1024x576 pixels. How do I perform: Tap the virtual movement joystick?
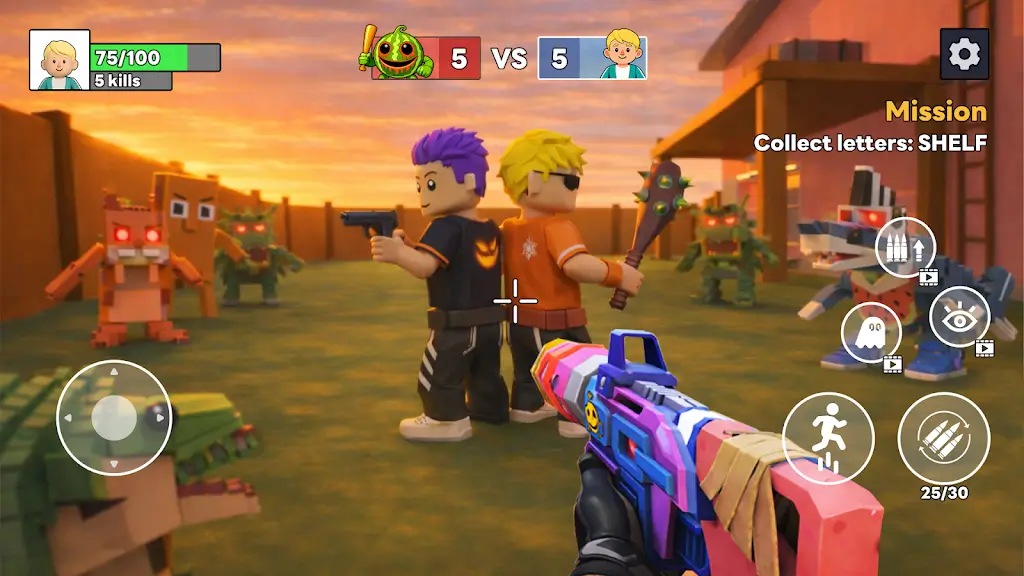(114, 417)
